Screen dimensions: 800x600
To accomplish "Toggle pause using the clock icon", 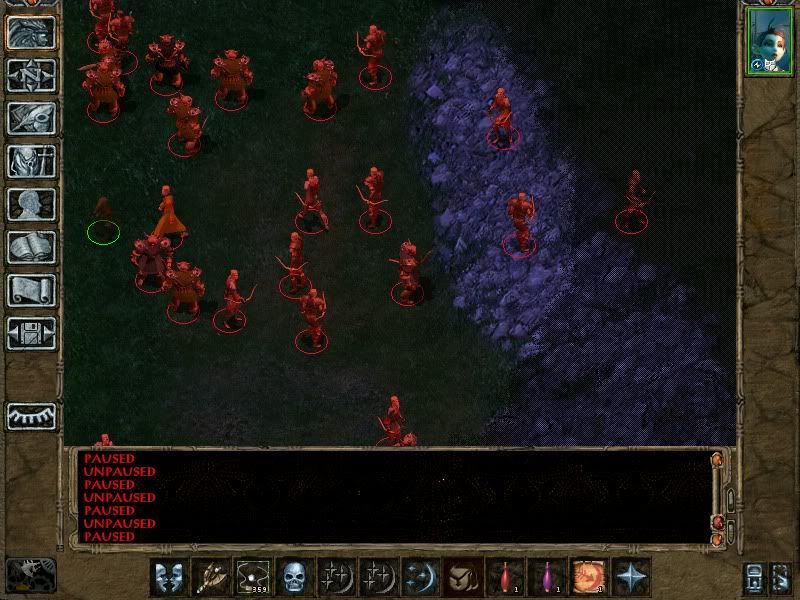I will [x=31, y=574].
